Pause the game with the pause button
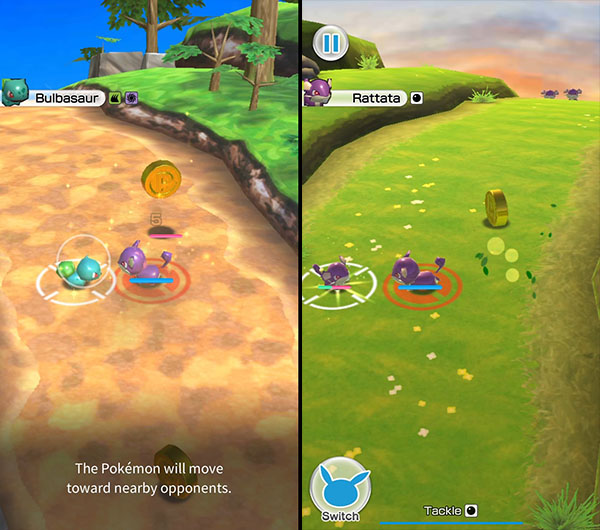600x530 pixels. coord(329,43)
